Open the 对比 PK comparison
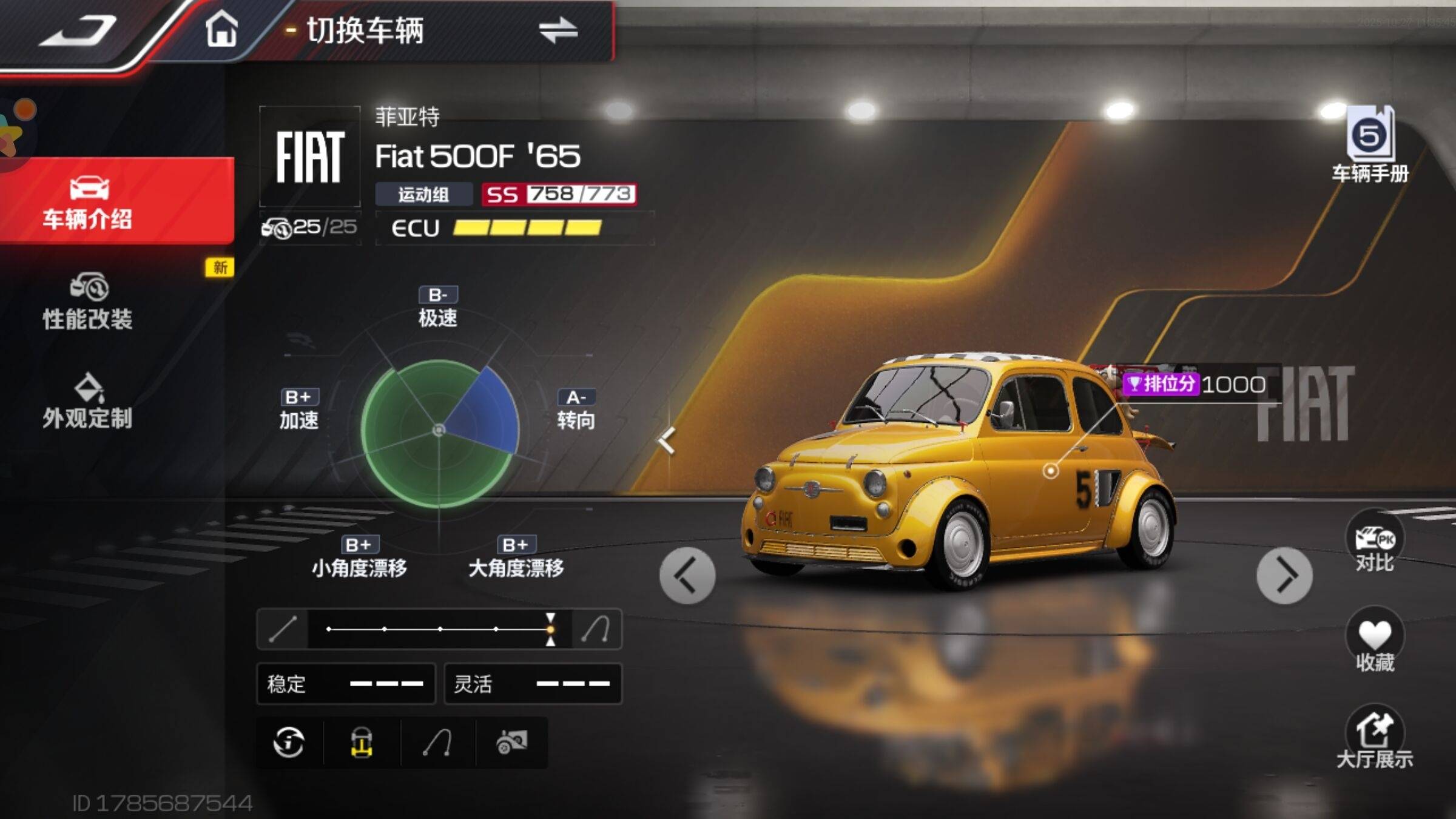 tap(1375, 543)
